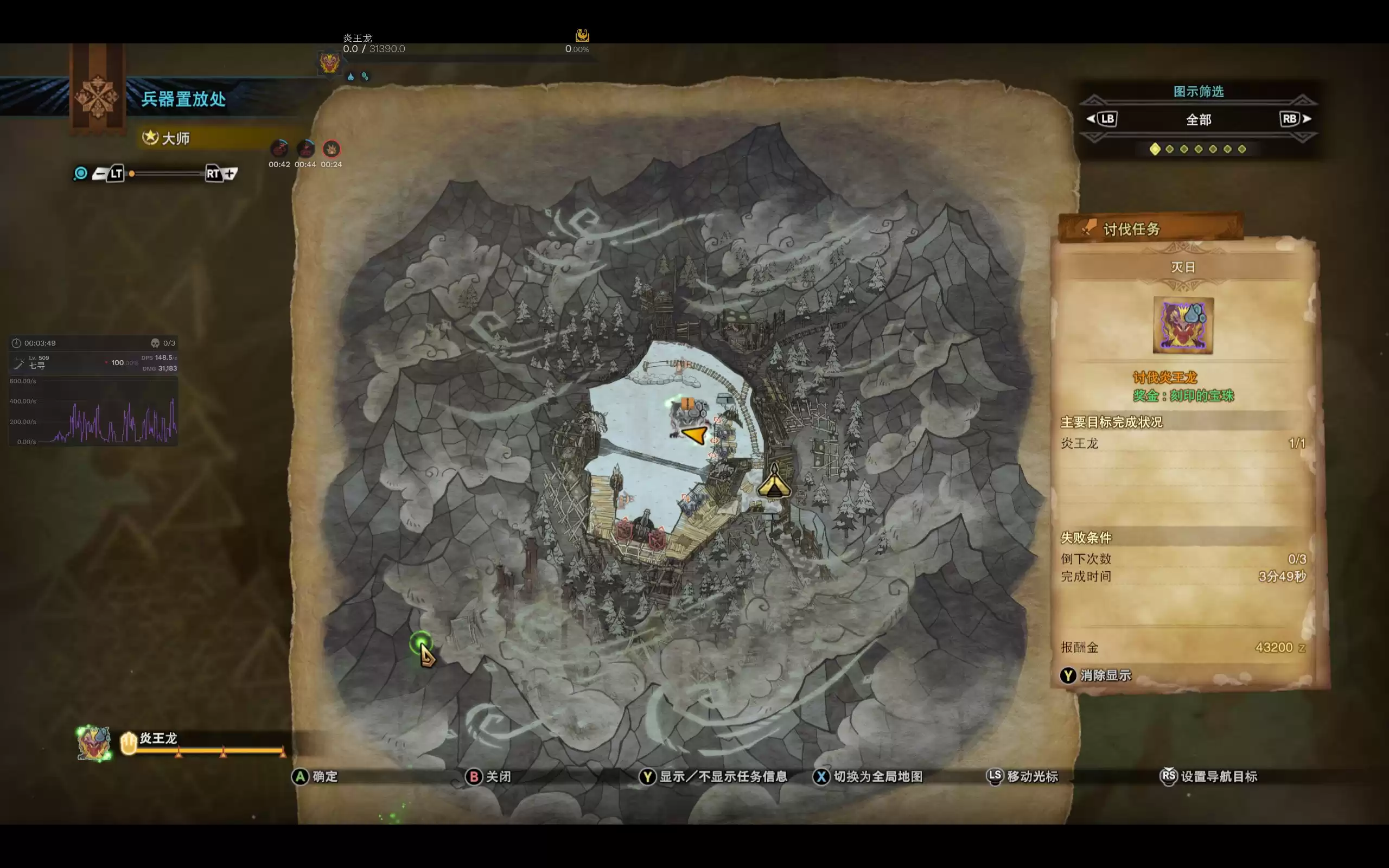Click the orange player arrow marker on the map
Viewport: 1389px width, 868px height.
pos(694,434)
